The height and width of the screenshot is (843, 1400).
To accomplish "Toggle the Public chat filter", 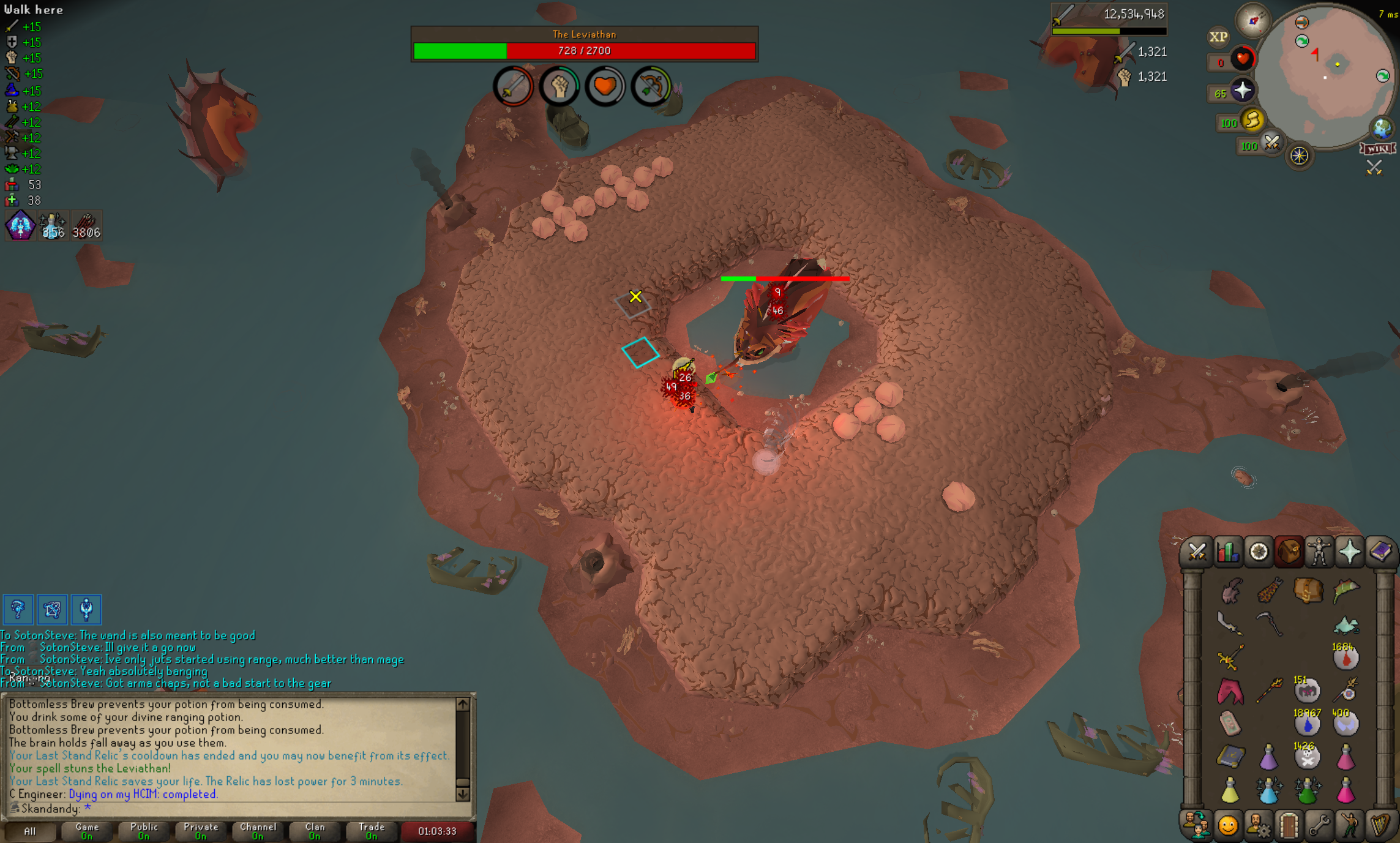I will coord(144,831).
